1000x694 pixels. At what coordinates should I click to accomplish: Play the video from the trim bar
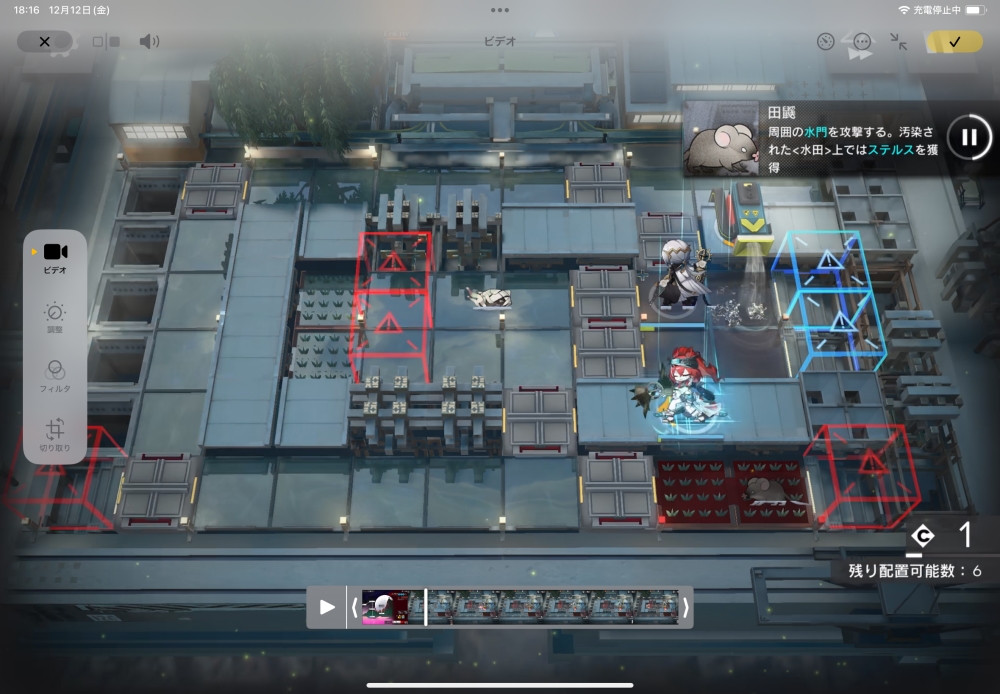coord(326,607)
